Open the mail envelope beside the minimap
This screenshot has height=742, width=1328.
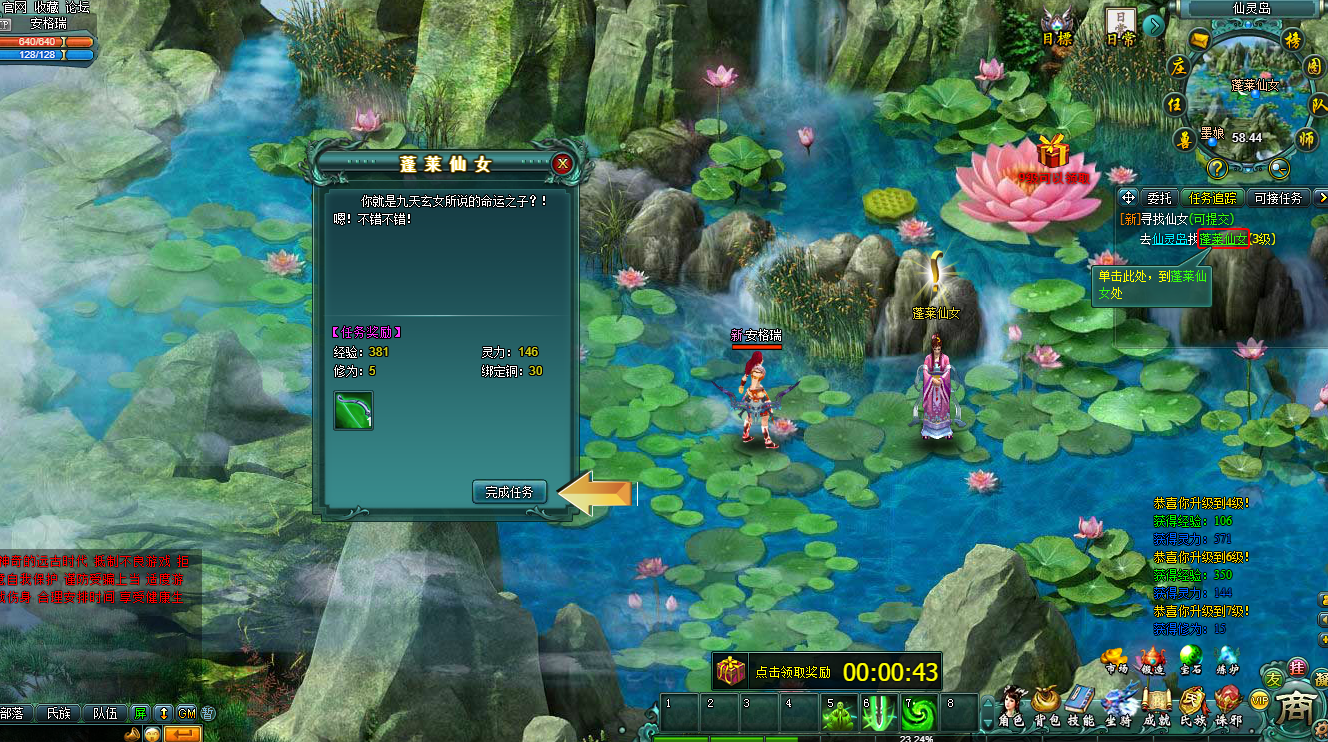coord(1200,40)
